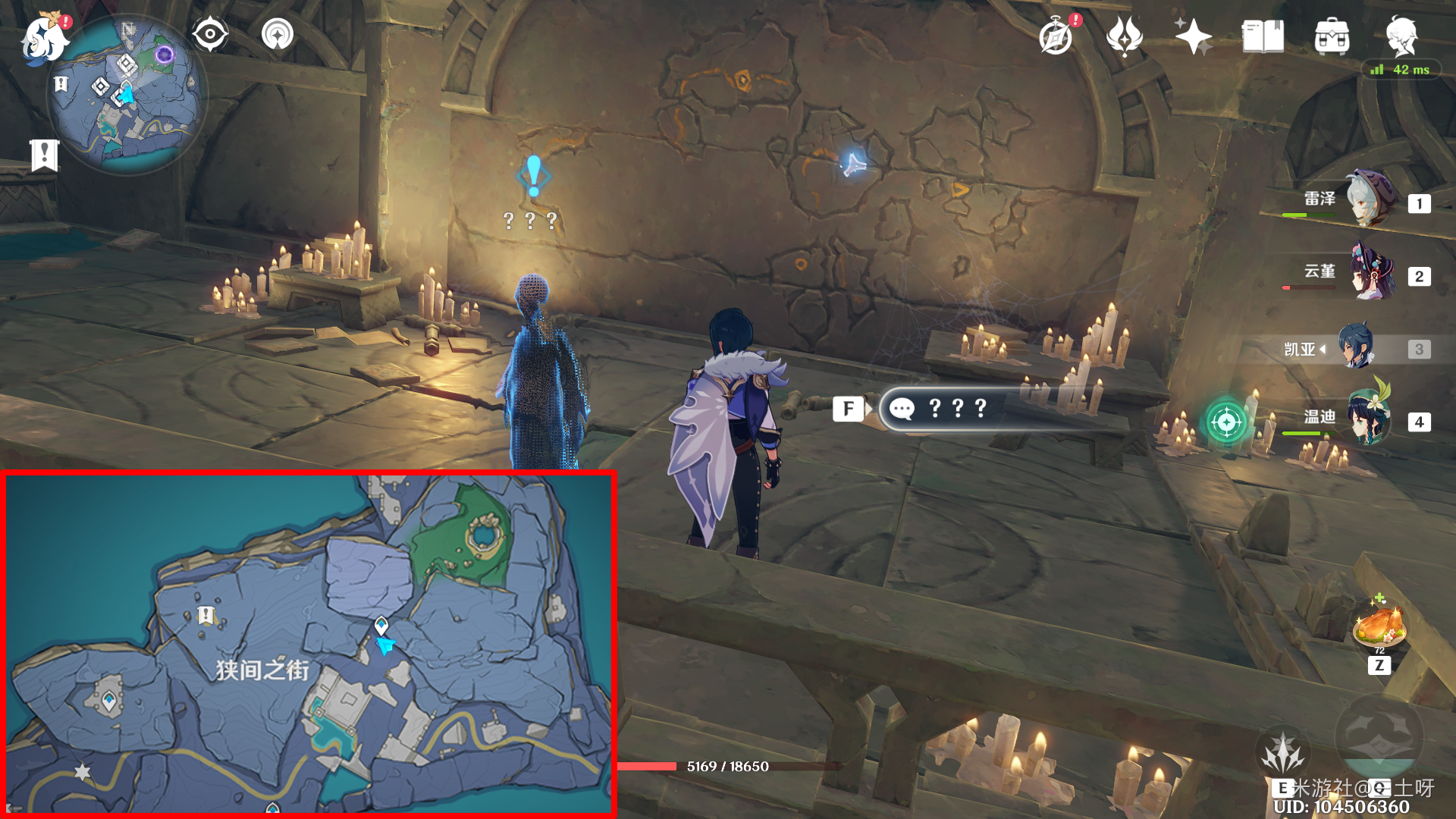Viewport: 1456px width, 819px height.
Task: Open the signal broadcast icon beside eye
Action: 278,35
